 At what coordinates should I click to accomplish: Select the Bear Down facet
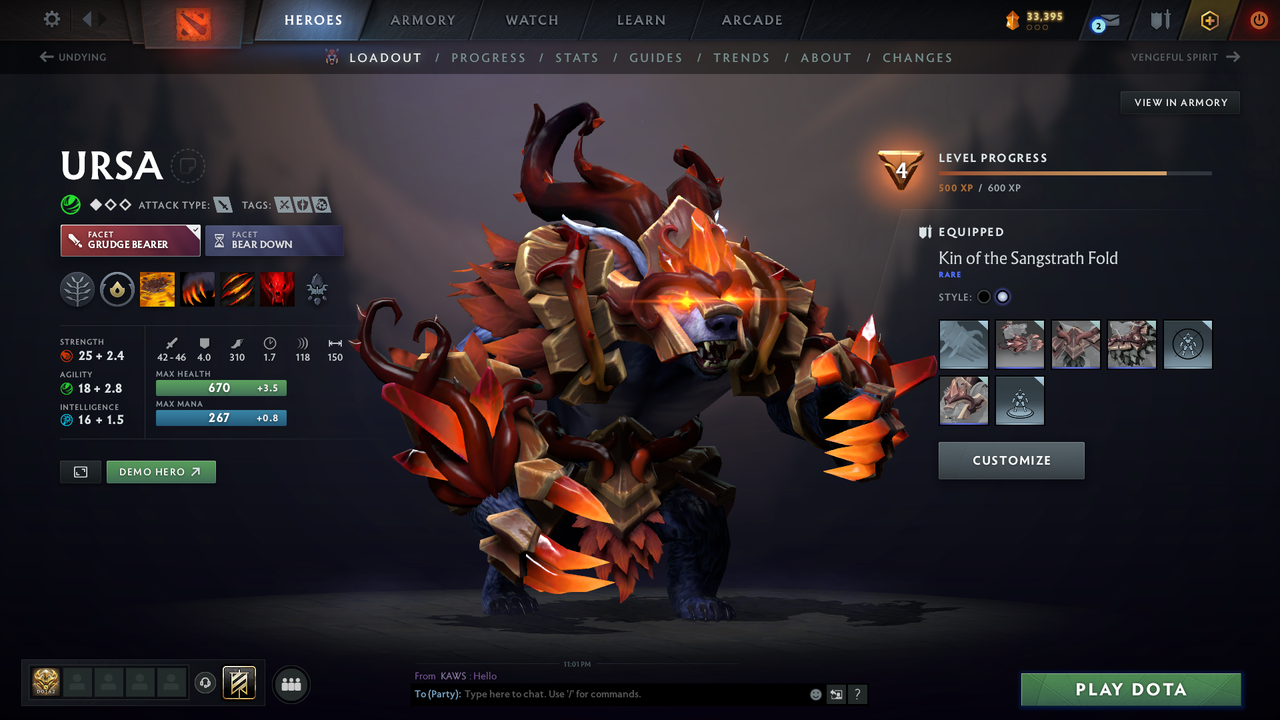(274, 240)
